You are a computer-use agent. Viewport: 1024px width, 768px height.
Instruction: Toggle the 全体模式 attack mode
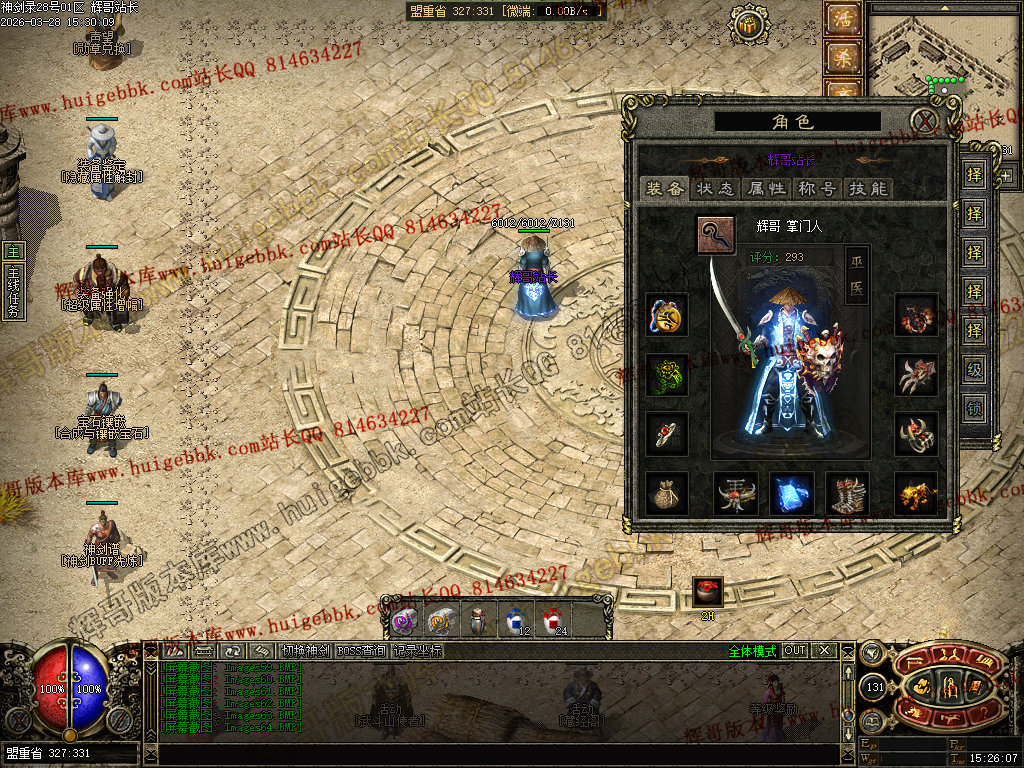(752, 651)
